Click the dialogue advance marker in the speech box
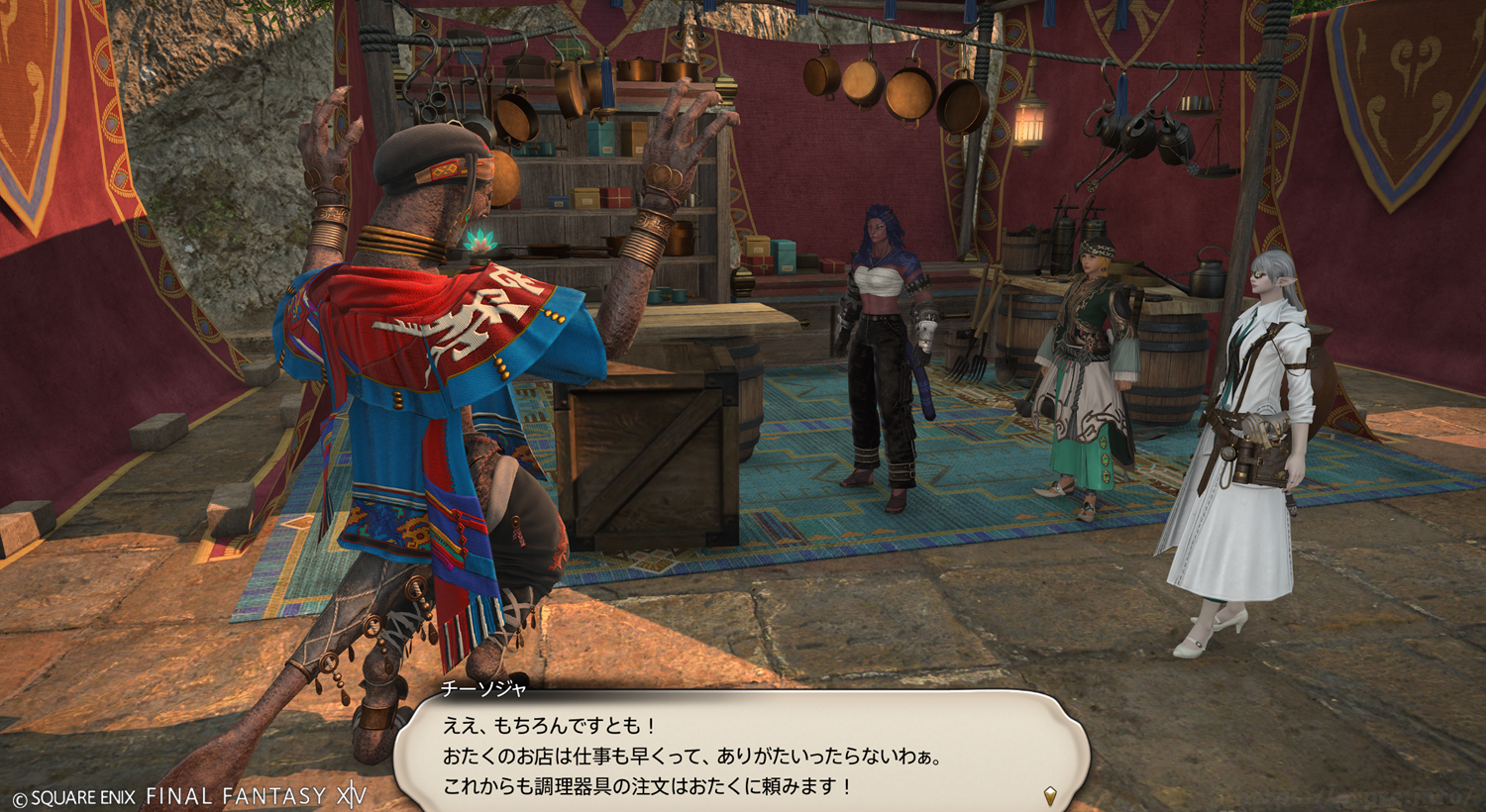This screenshot has height=812, width=1486. 1050,794
